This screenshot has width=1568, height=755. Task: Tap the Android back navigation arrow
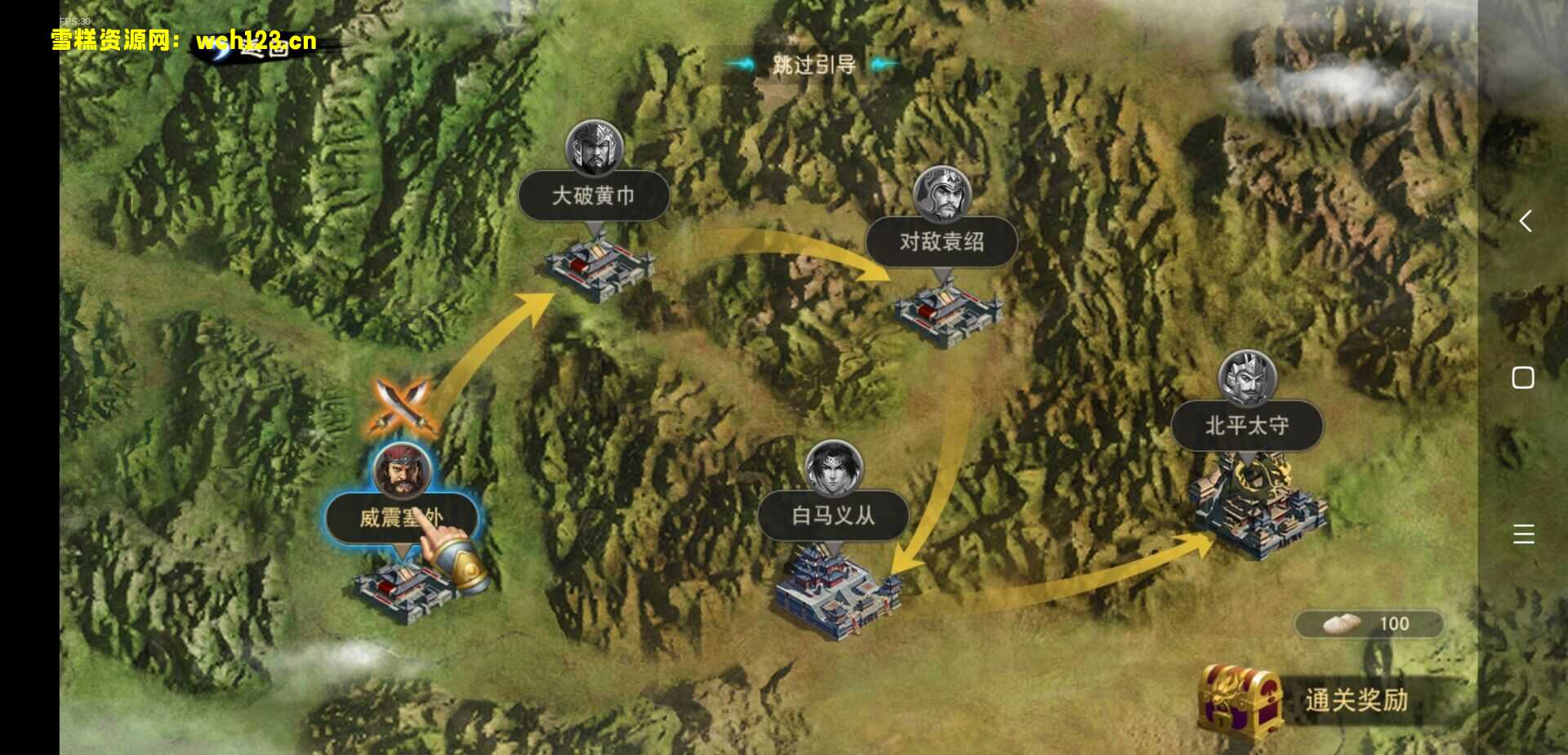tap(1524, 221)
